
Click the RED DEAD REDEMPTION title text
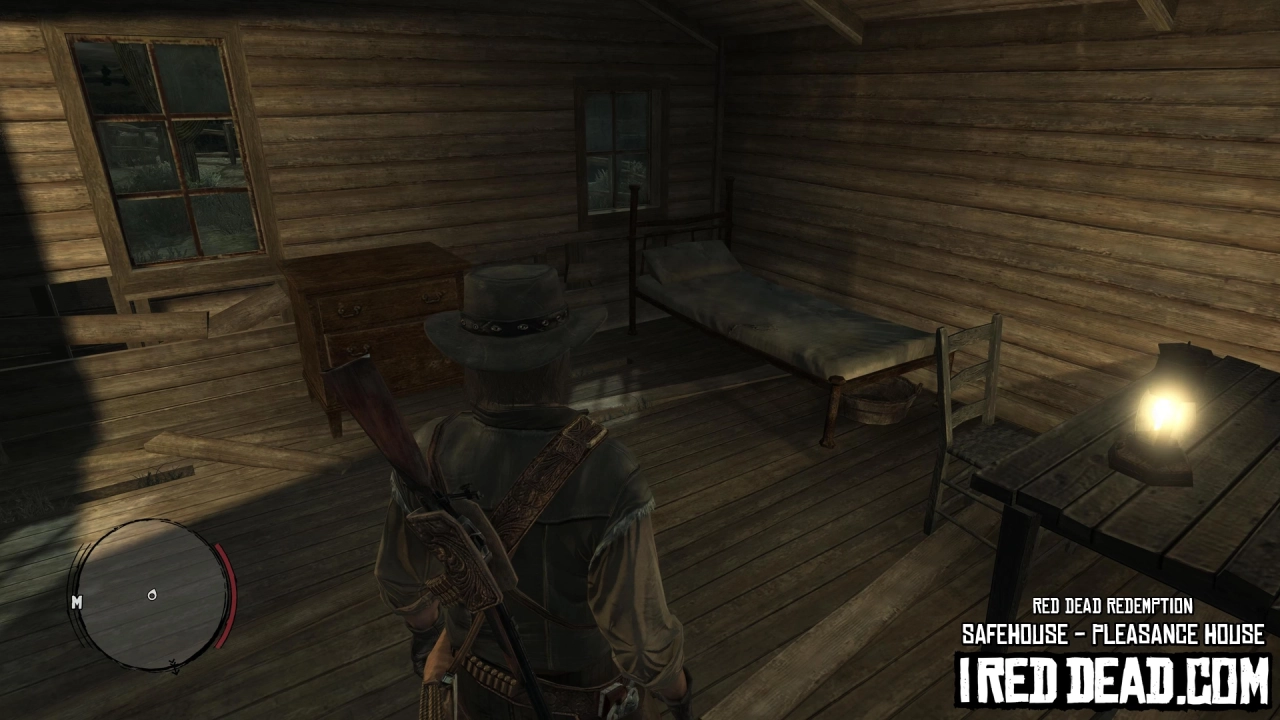pyautogui.click(x=1113, y=603)
